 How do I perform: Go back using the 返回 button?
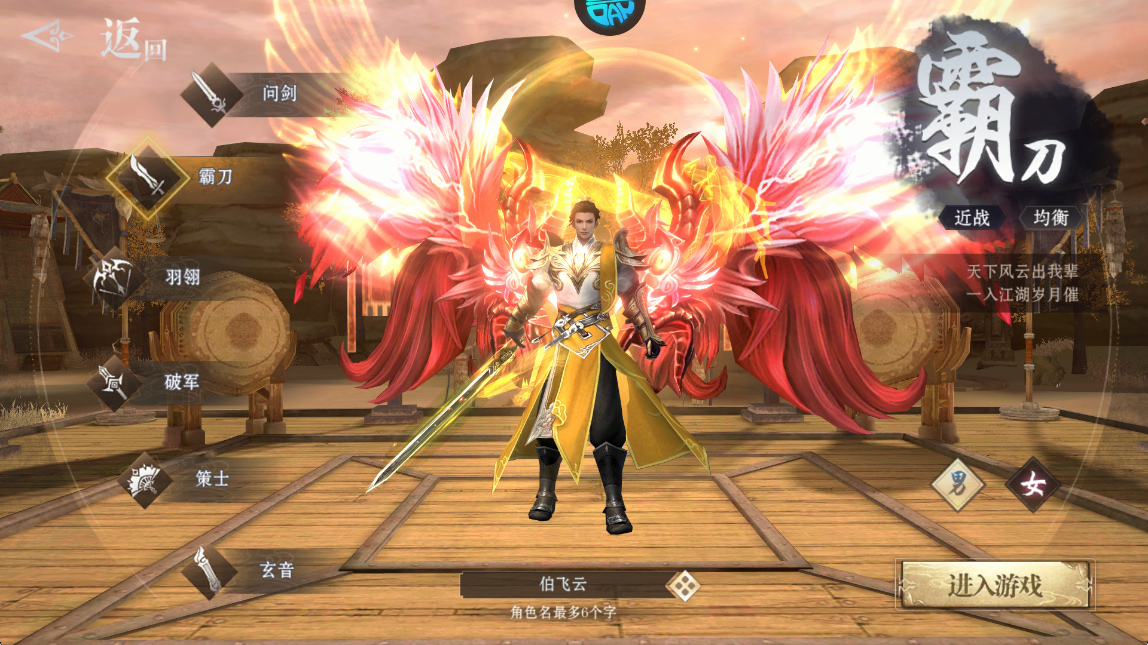97,39
